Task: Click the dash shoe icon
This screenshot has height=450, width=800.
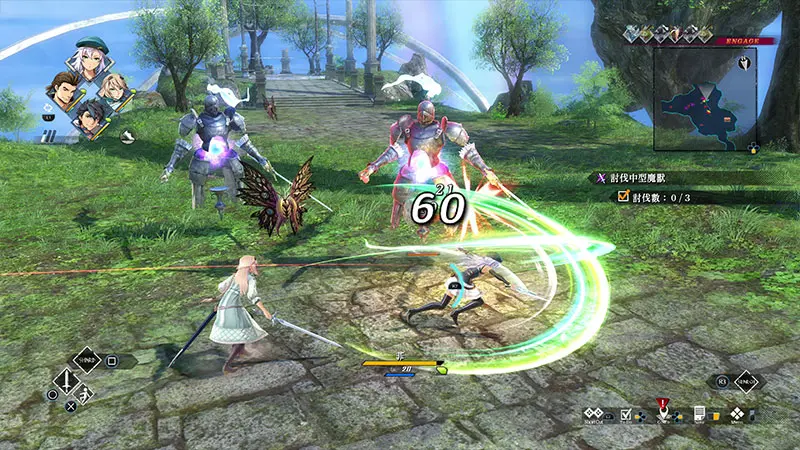Action: [x=129, y=139]
